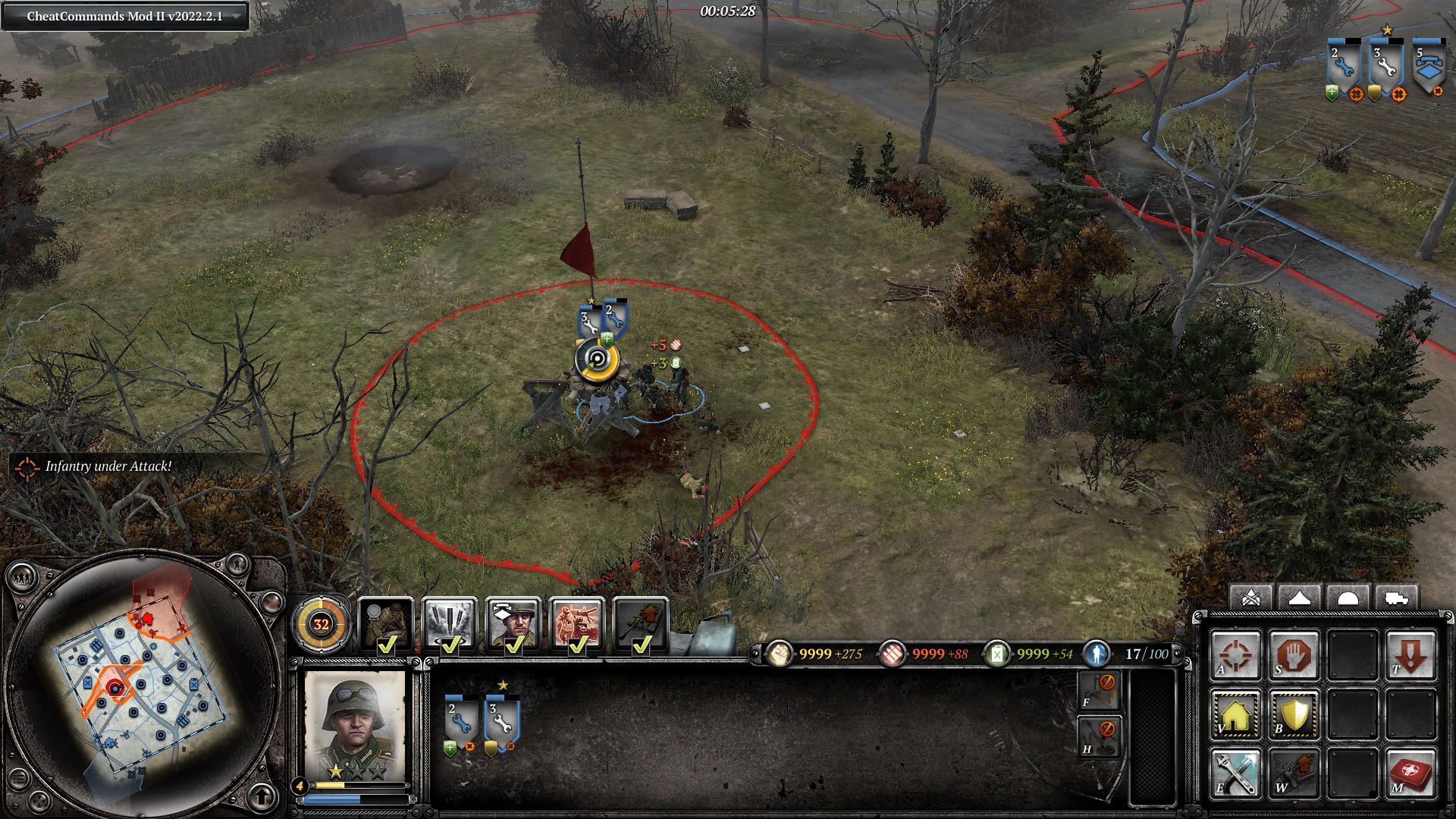Click the Stop hand command button
The height and width of the screenshot is (819, 1456).
(x=1294, y=655)
